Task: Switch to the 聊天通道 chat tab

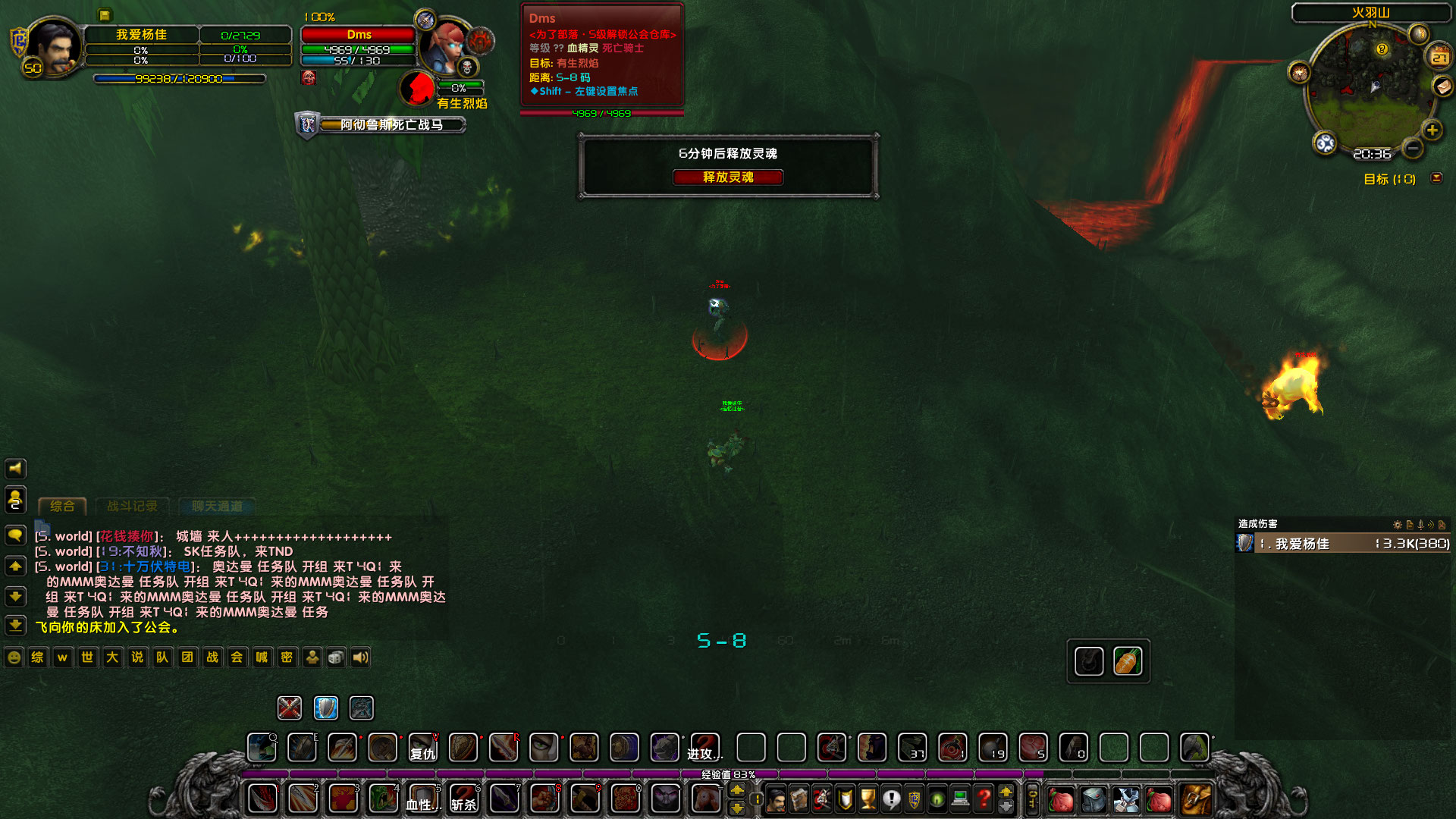Action: pyautogui.click(x=218, y=506)
